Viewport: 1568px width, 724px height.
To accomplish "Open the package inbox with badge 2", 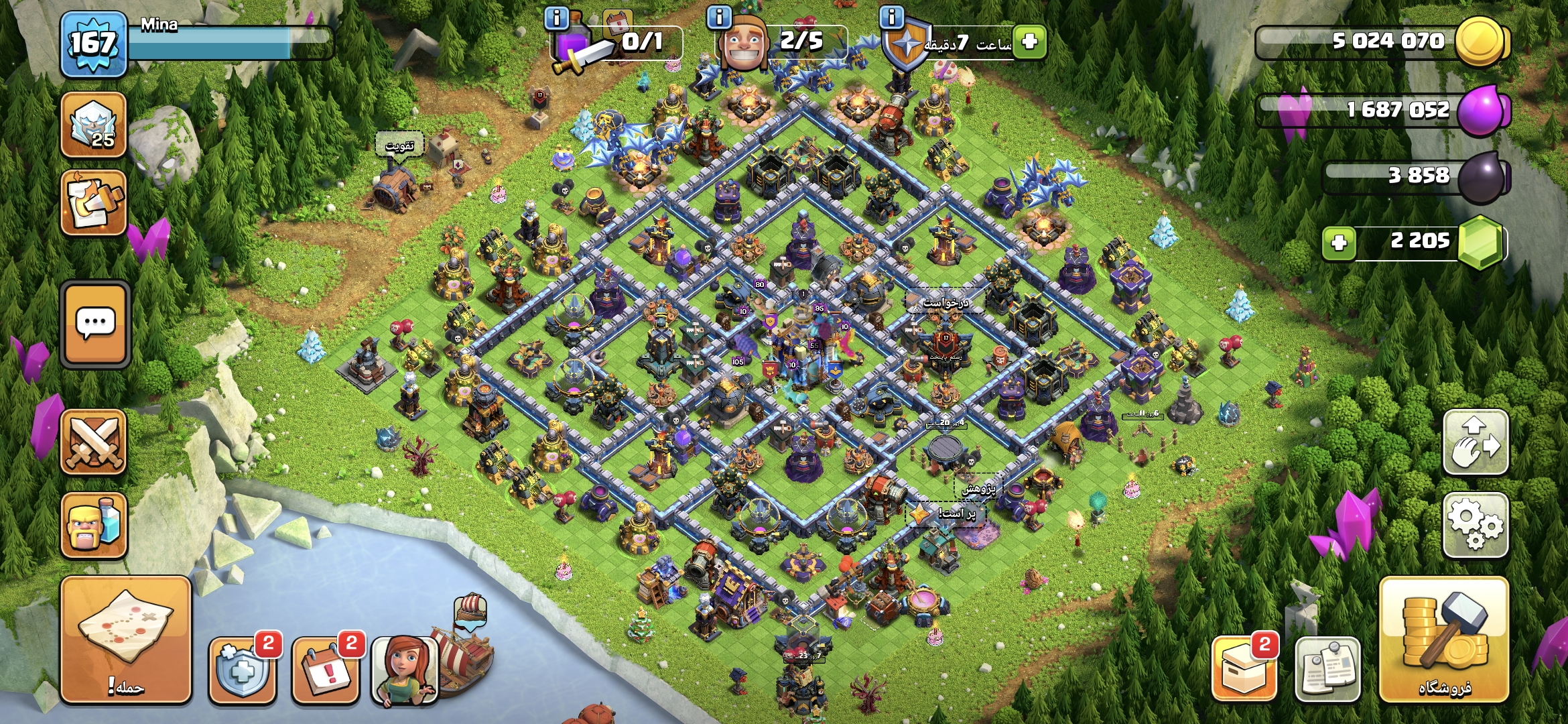I will click(x=1244, y=668).
